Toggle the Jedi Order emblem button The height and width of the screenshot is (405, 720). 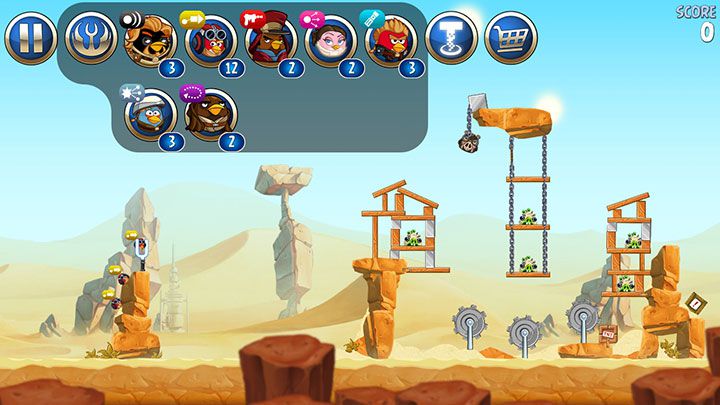pos(90,38)
